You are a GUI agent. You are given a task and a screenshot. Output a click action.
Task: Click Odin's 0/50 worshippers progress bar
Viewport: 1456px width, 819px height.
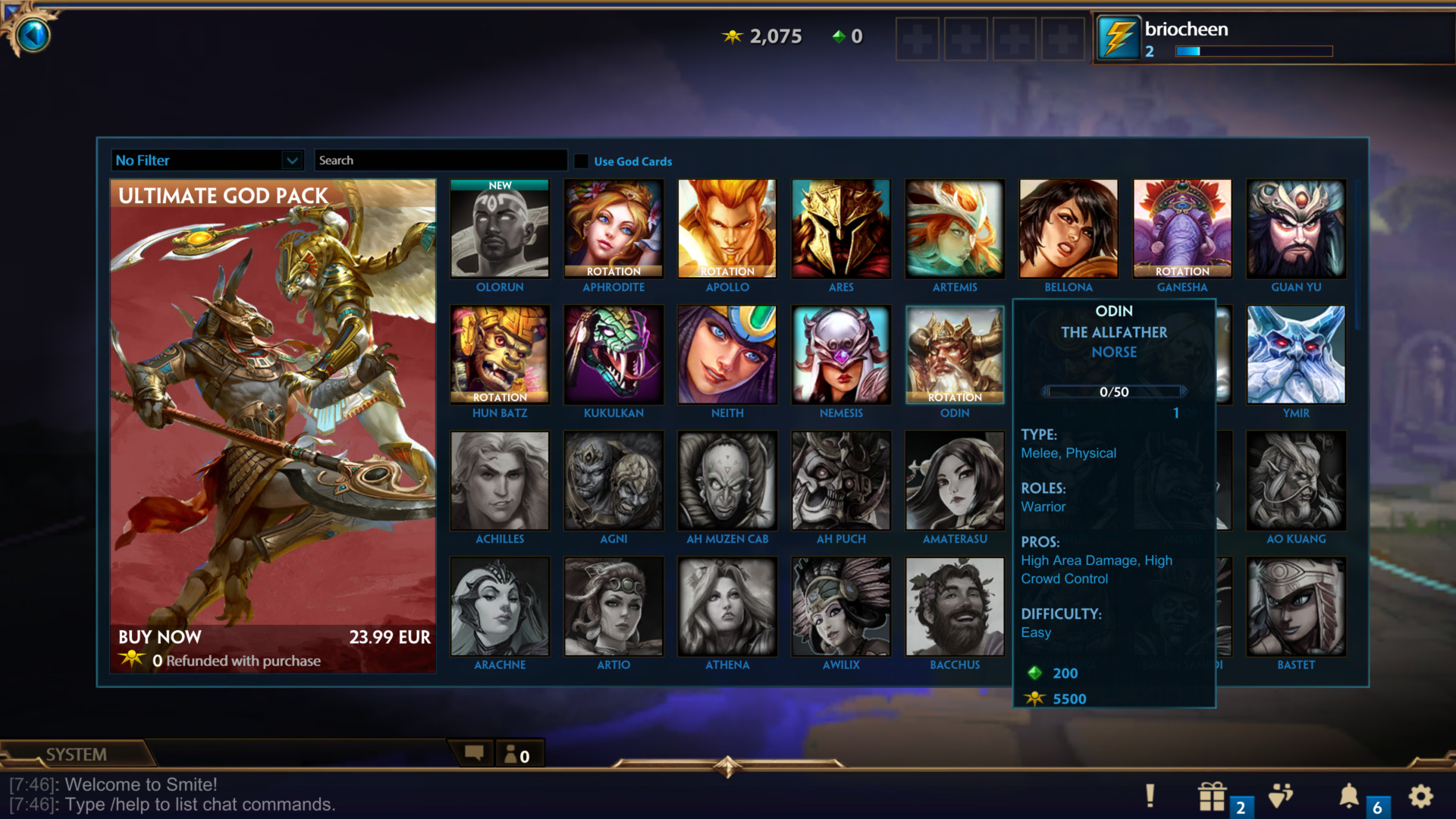[1115, 392]
